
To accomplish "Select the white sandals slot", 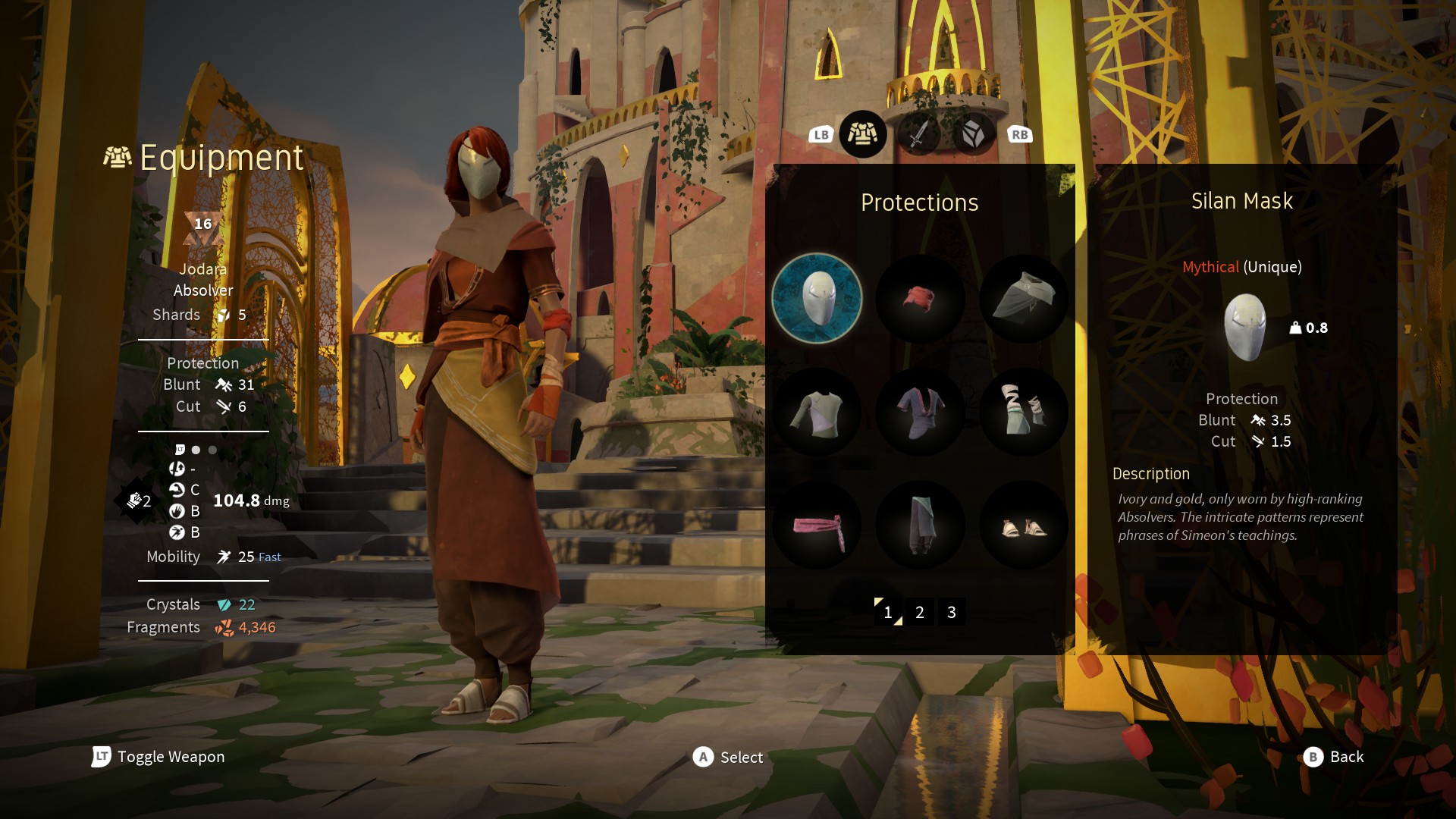I will pos(1024,526).
